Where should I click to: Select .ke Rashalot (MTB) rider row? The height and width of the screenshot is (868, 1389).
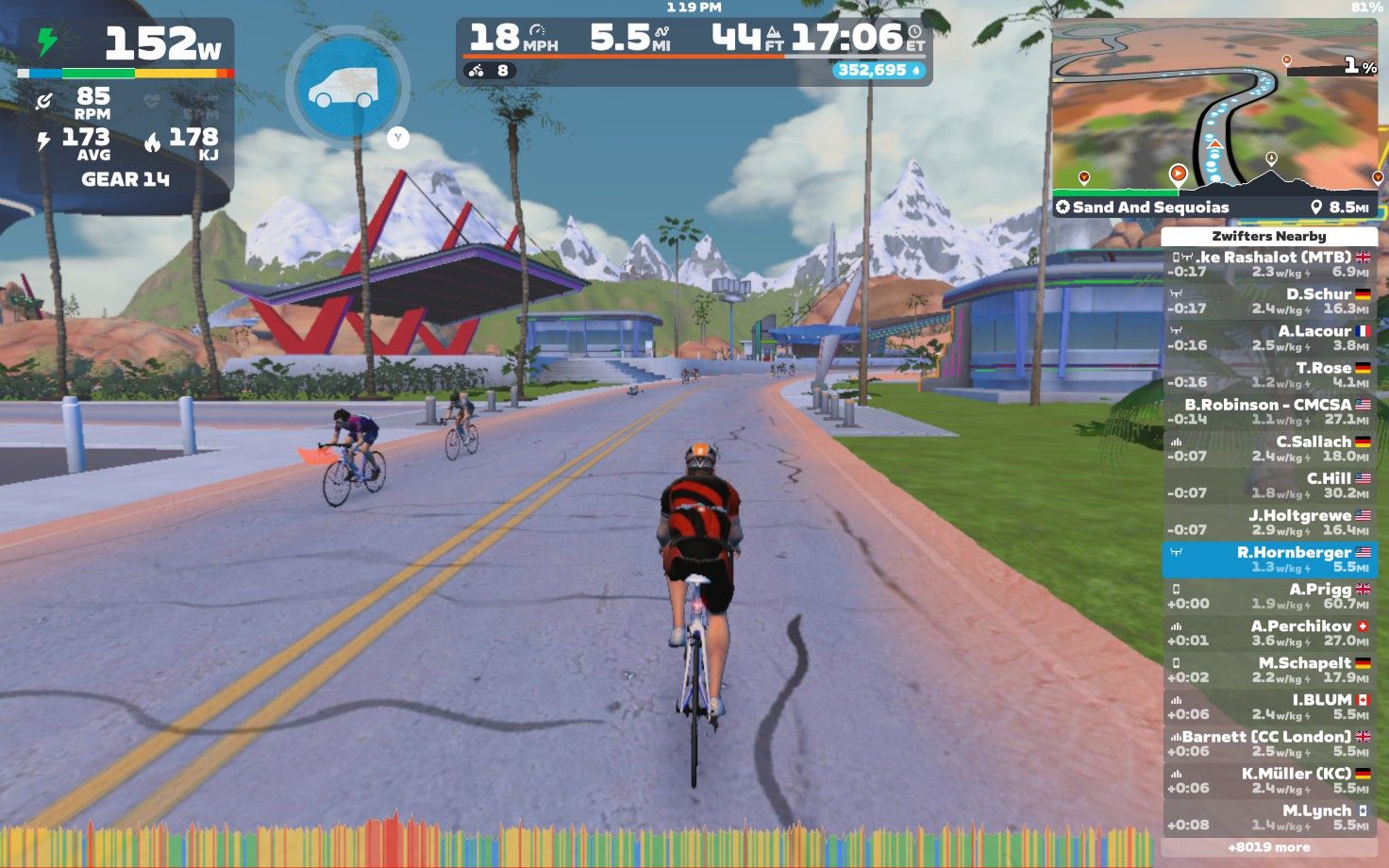[x=1269, y=264]
